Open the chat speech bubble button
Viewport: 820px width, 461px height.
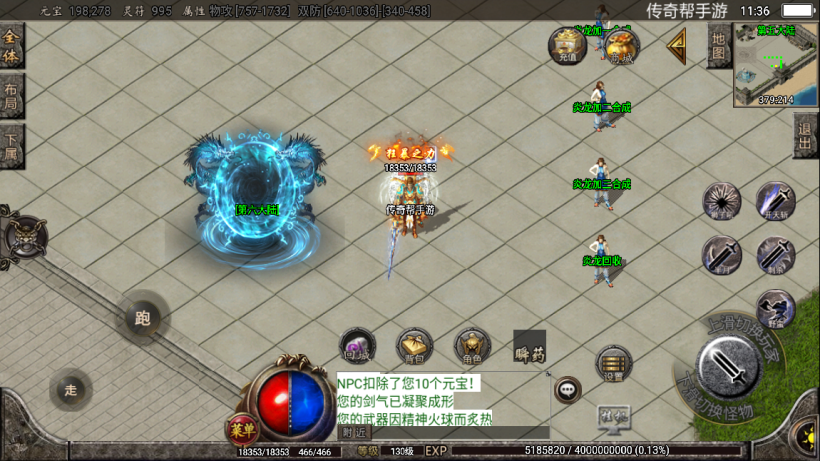[568, 389]
